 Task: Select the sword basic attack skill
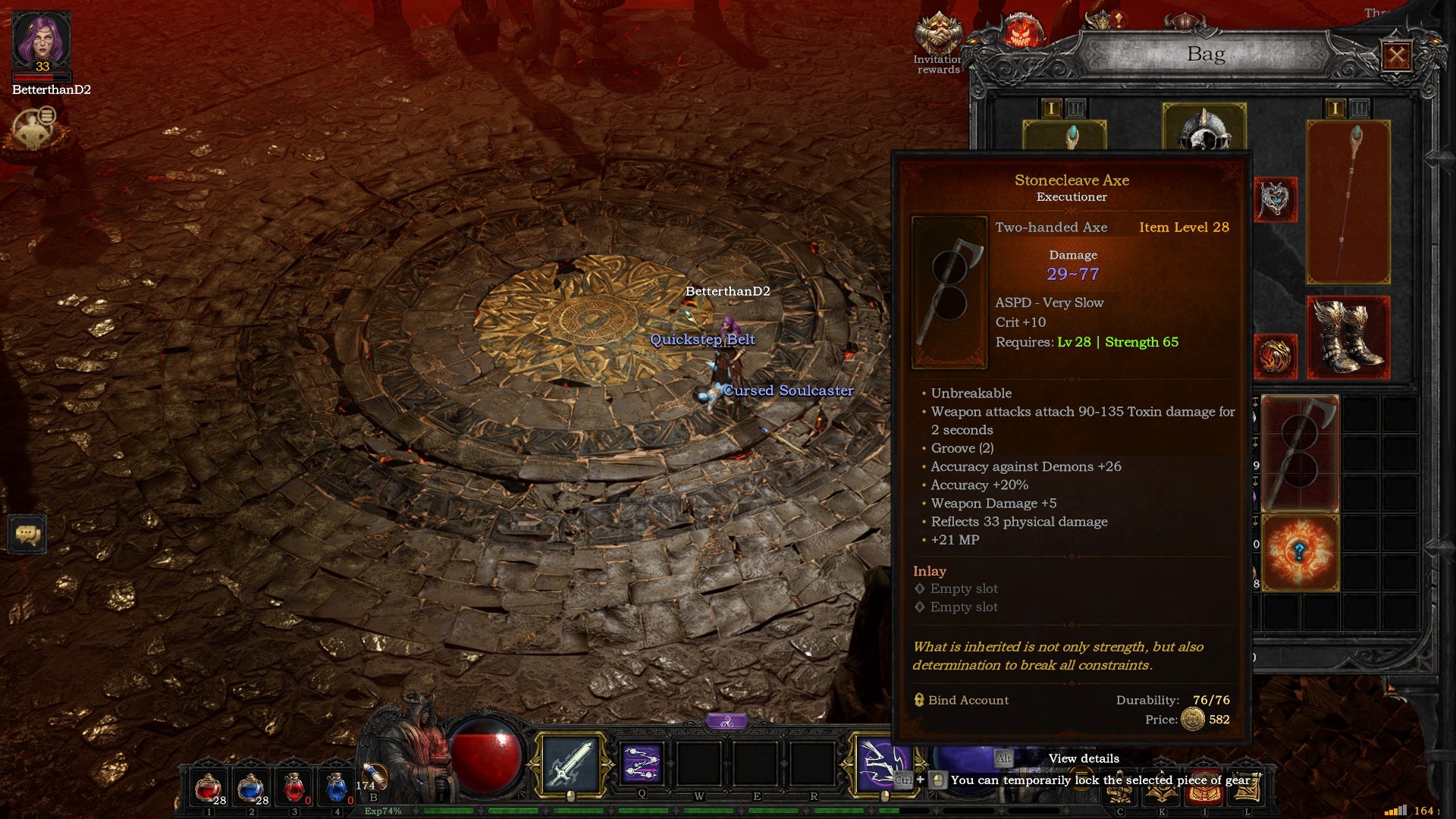point(570,763)
